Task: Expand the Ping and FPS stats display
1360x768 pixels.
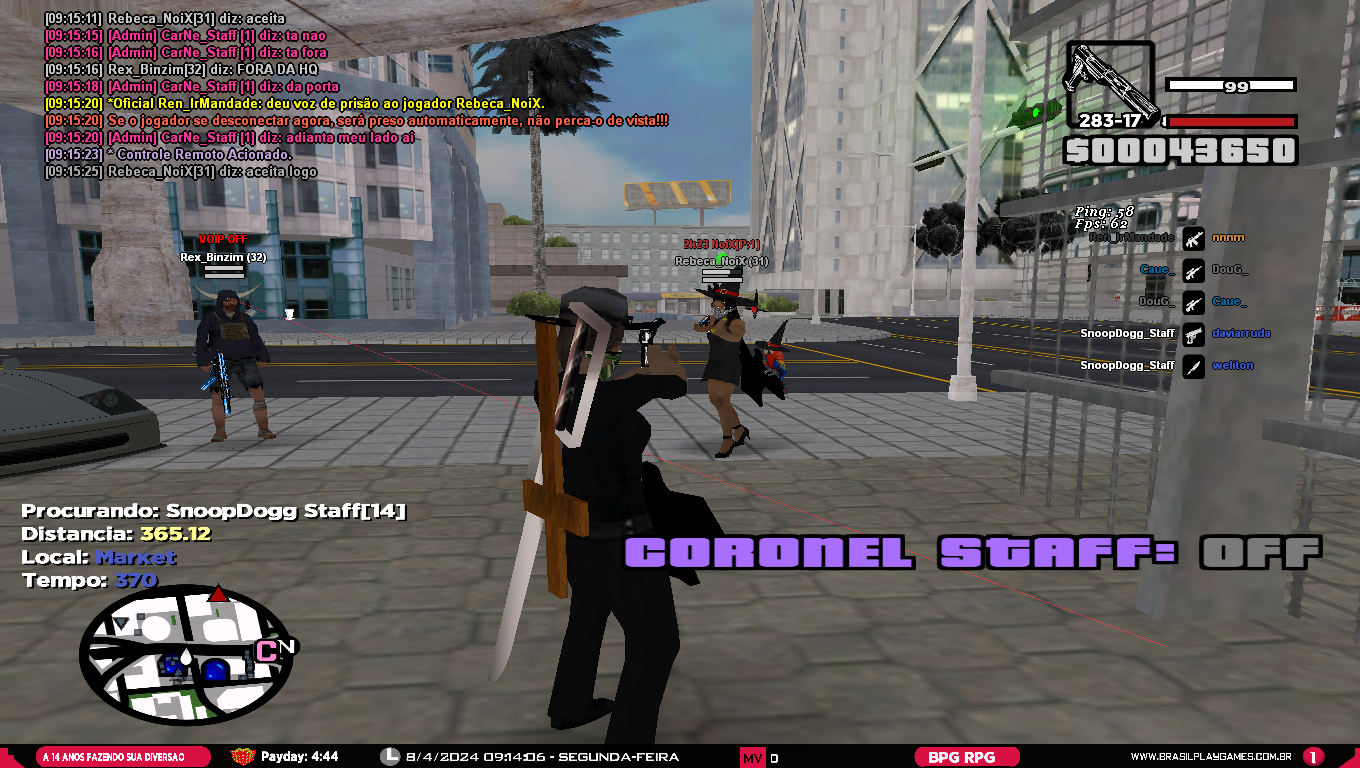Action: click(x=1105, y=218)
